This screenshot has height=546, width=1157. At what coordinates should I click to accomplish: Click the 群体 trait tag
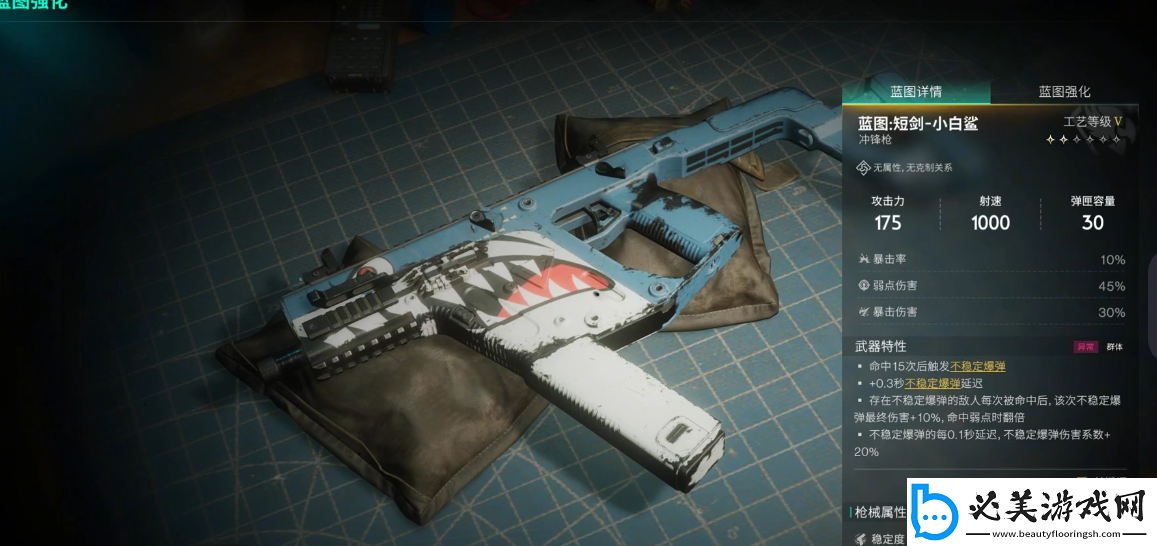(1114, 347)
